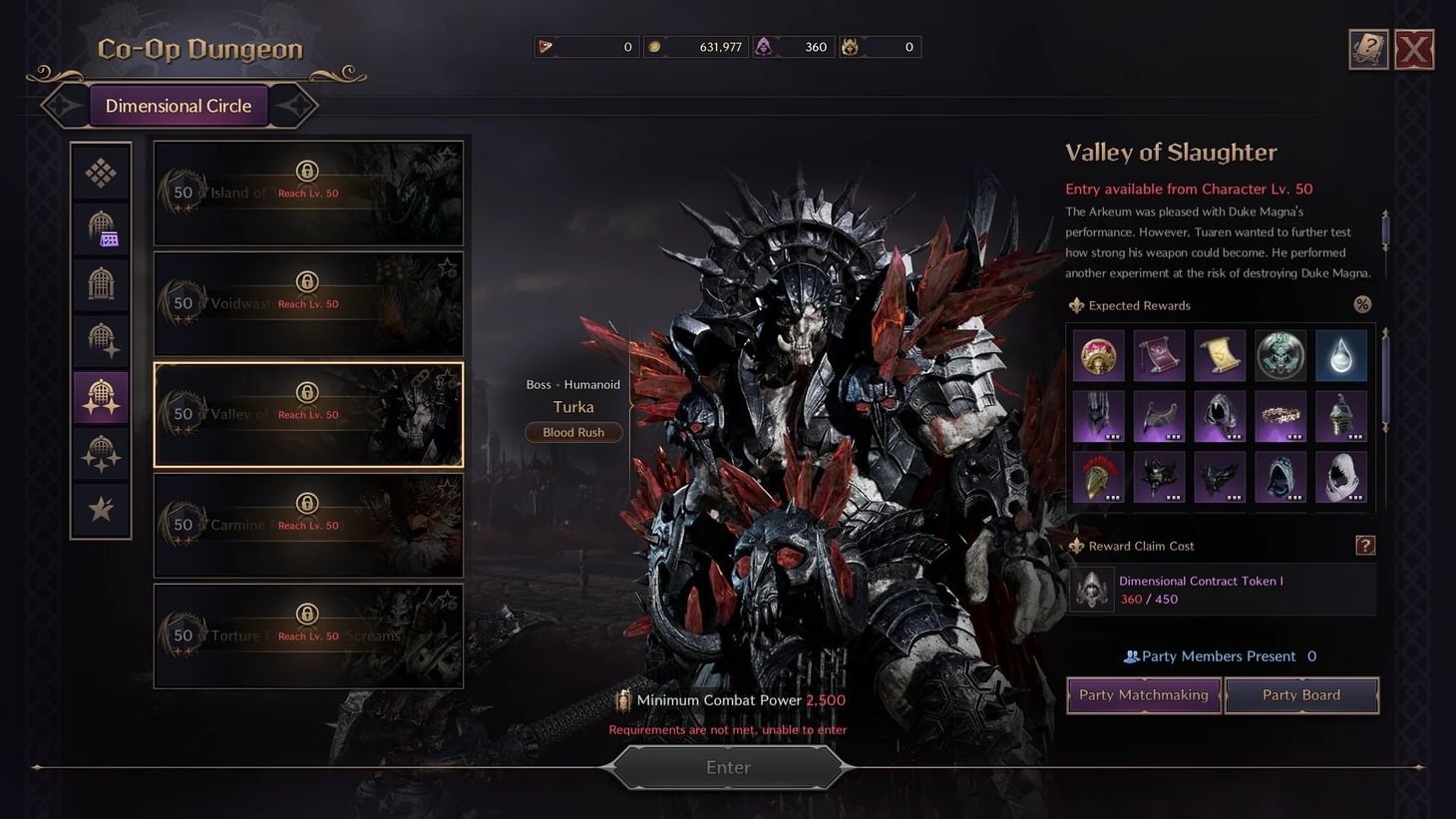
Task: Click the star icon at sidebar bottom
Action: click(100, 510)
